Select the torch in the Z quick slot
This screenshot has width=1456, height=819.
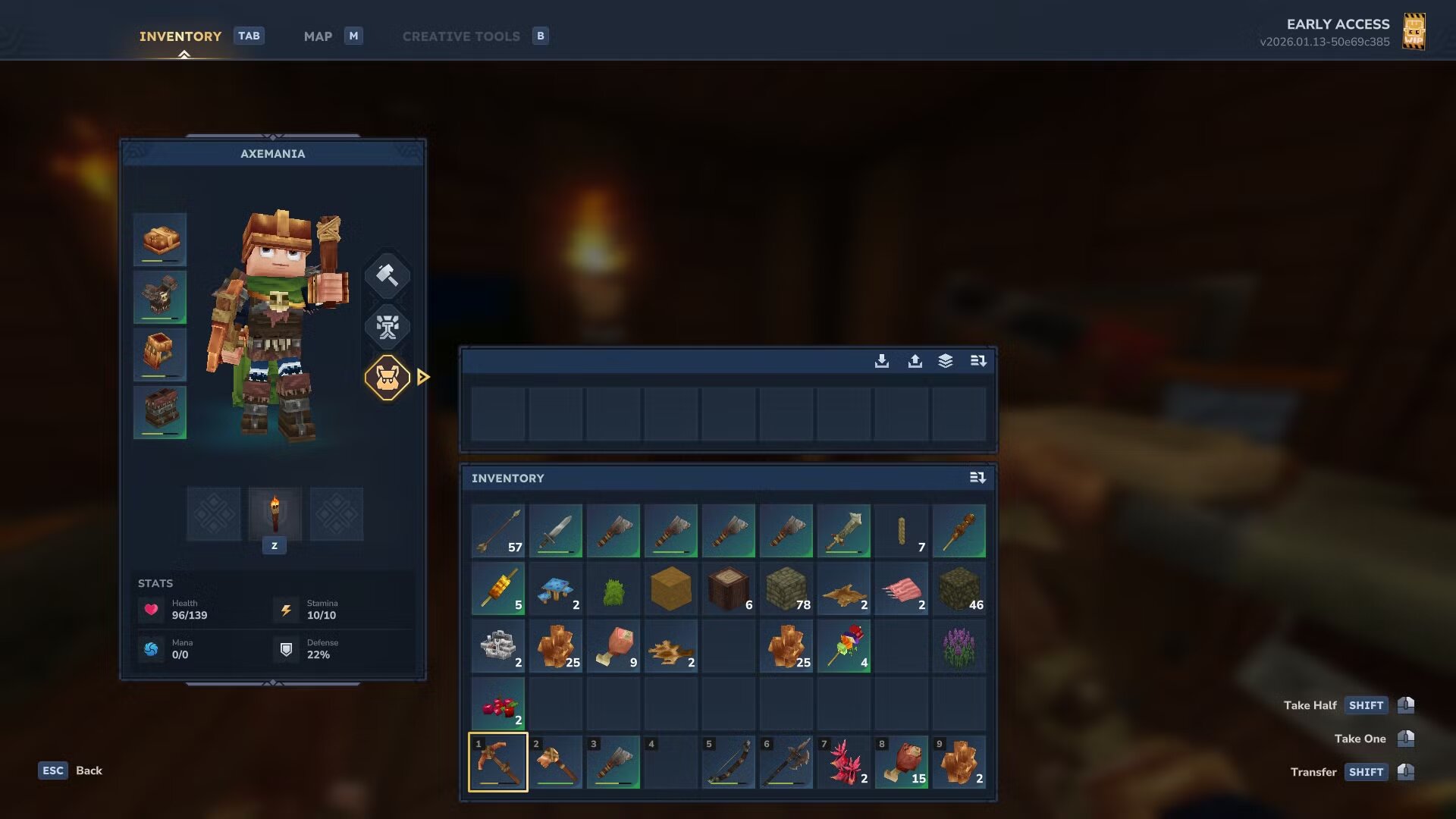click(275, 514)
